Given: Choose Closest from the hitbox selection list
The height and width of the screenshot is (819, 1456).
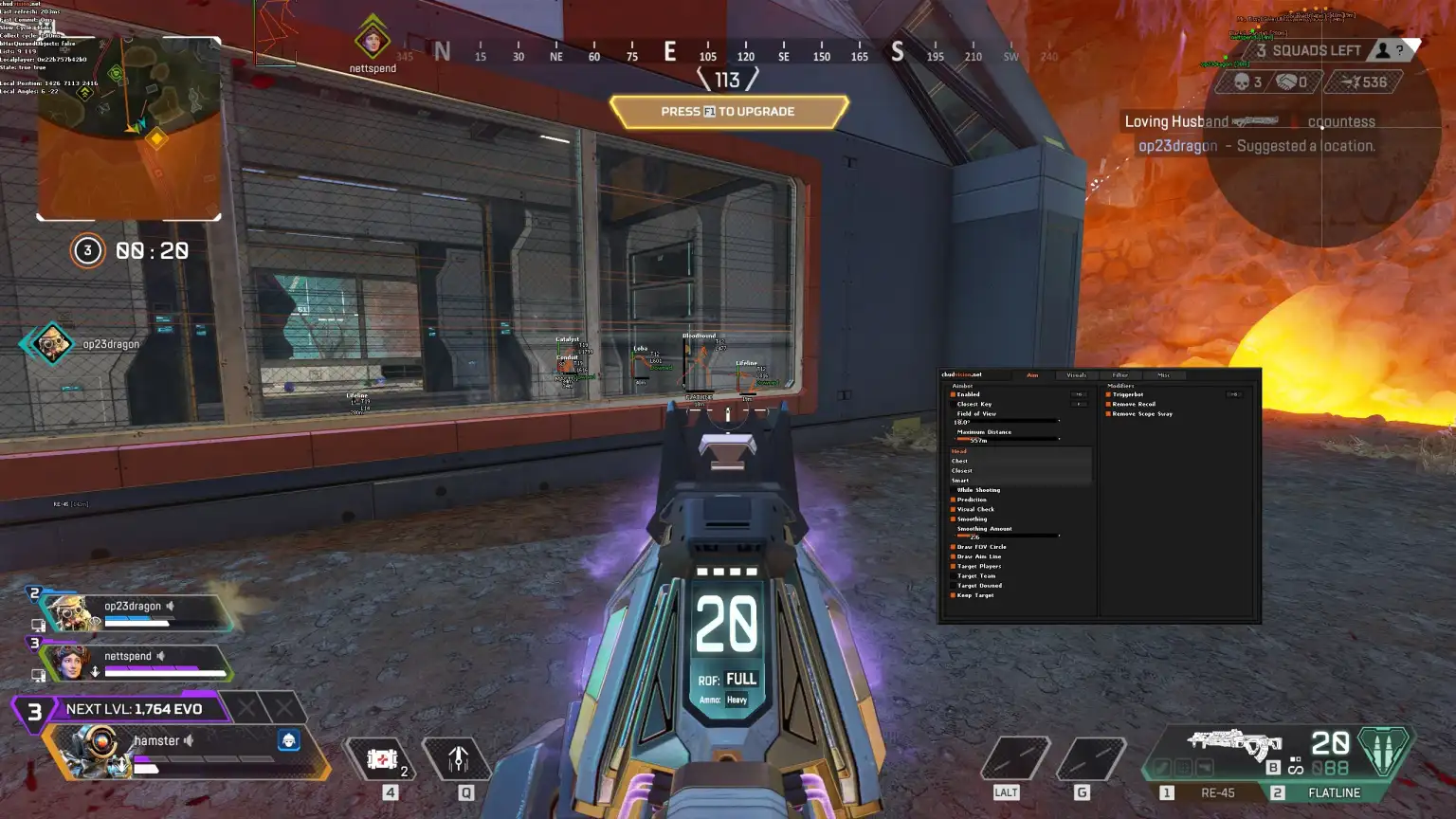Looking at the screenshot, I should [x=961, y=471].
